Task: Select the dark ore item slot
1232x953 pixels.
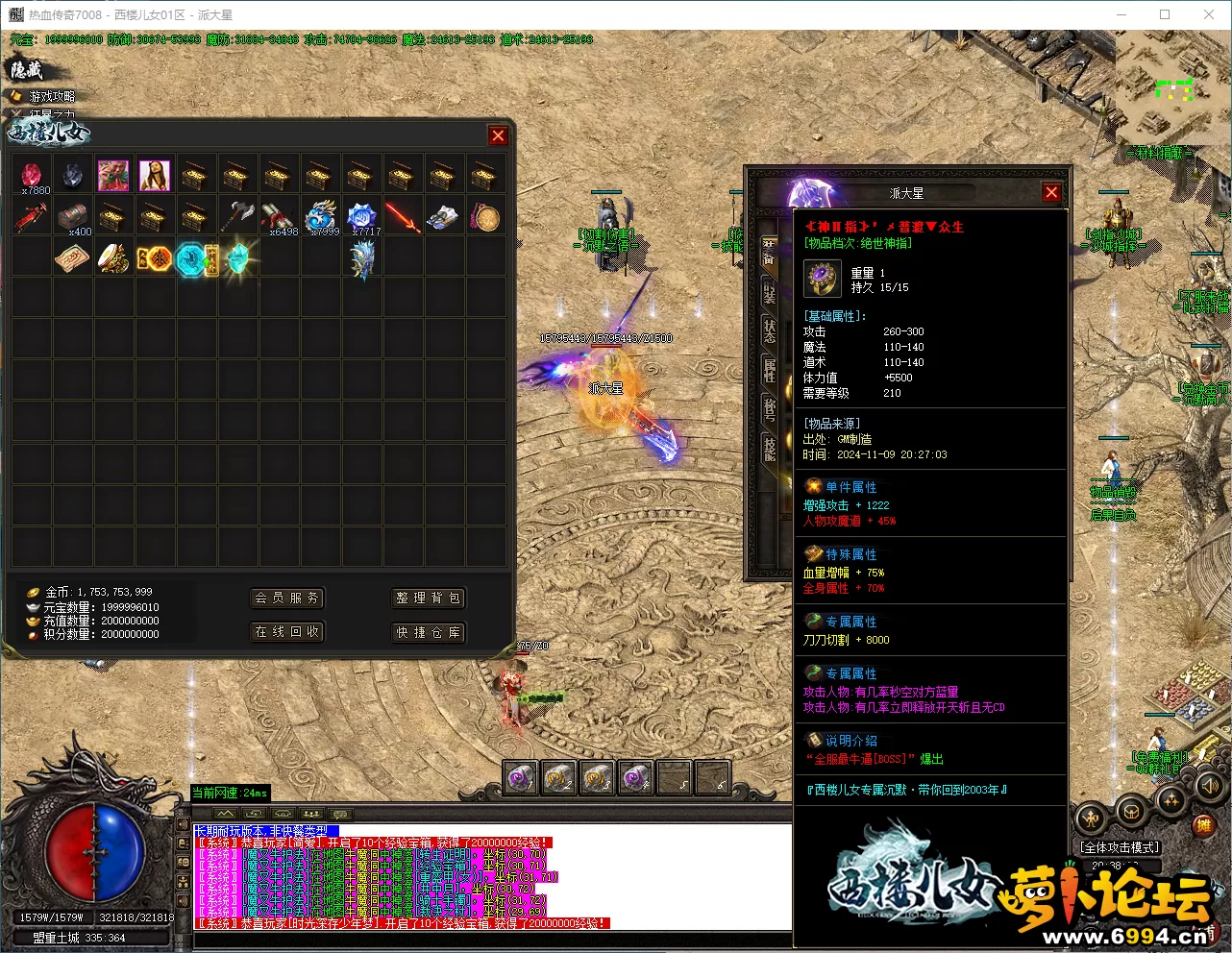Action: [73, 175]
